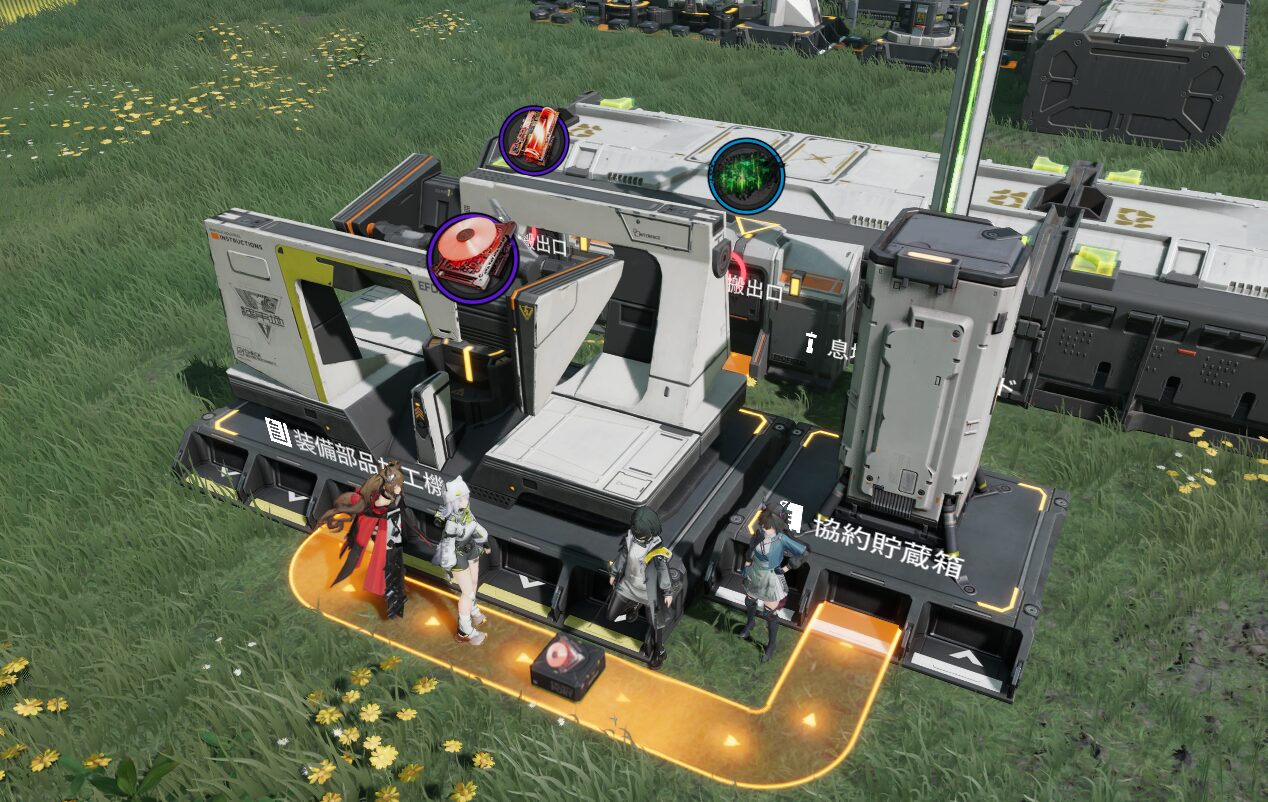Select the red disc component icon
This screenshot has width=1268, height=802.
pyautogui.click(x=472, y=258)
